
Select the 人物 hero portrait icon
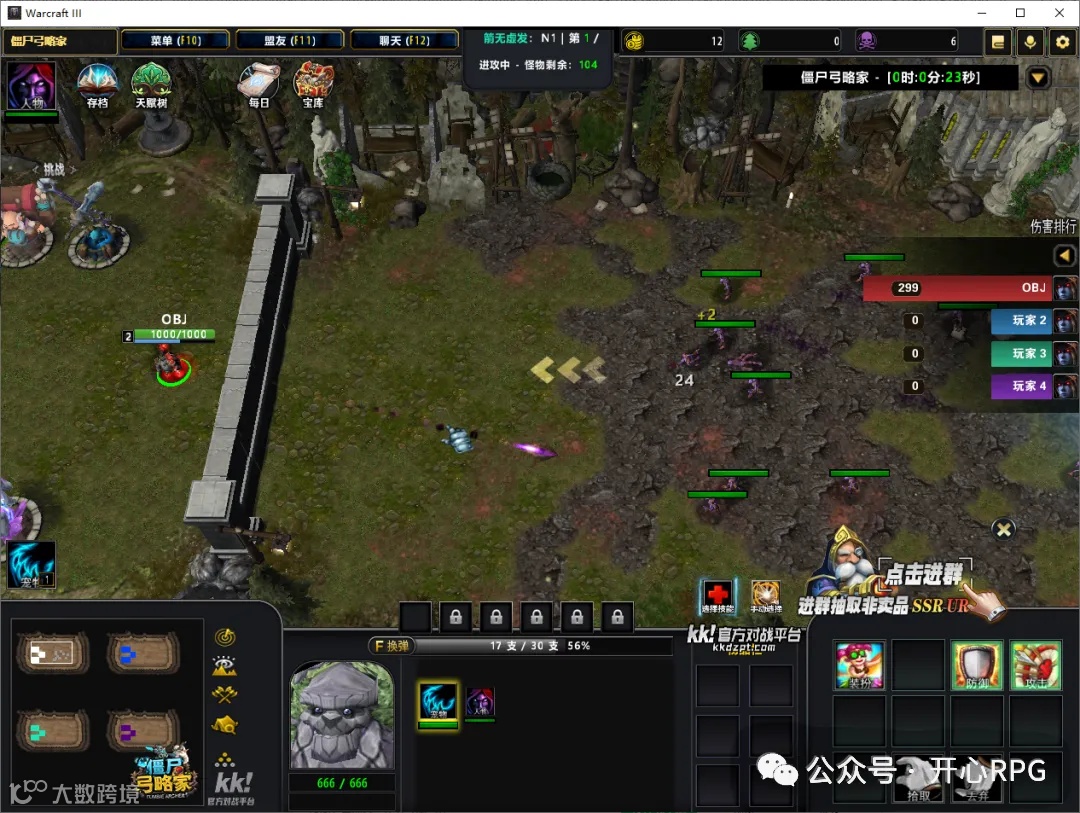pyautogui.click(x=31, y=86)
